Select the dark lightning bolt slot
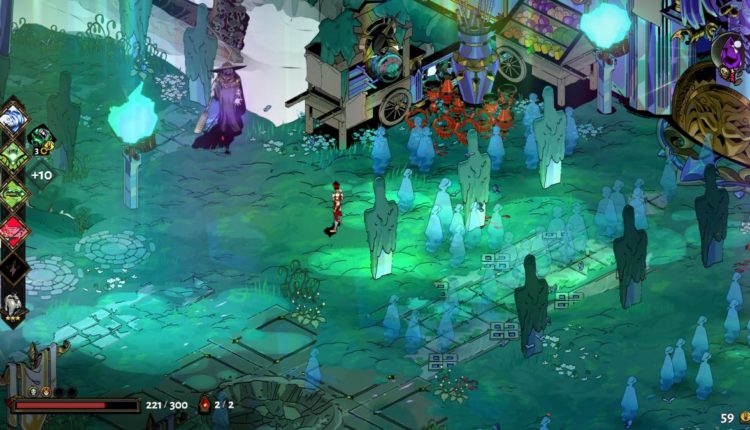Screen dimensions: 750x430 pyautogui.click(x=14, y=267)
